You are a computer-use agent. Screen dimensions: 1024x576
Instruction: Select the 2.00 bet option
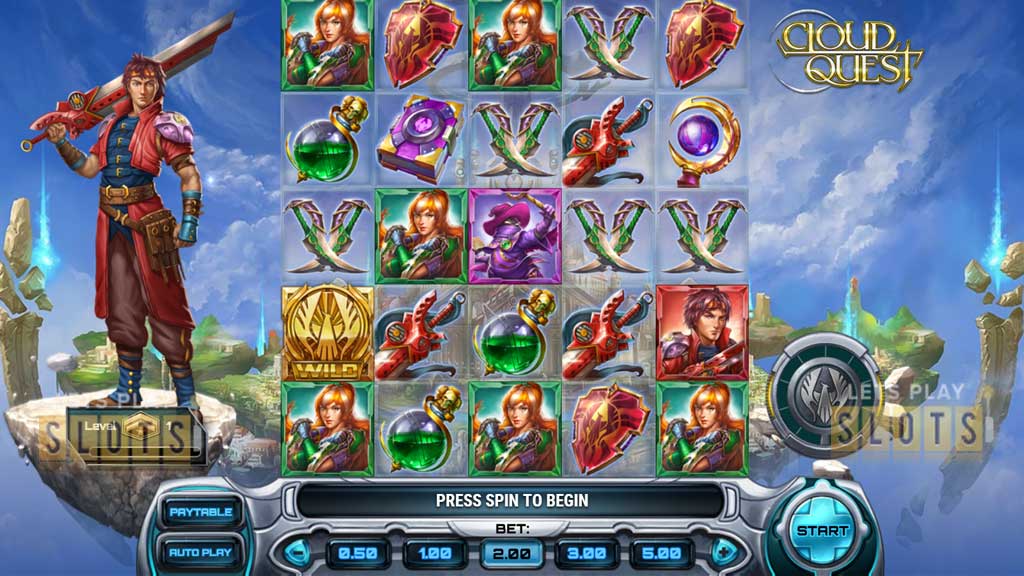pos(511,553)
